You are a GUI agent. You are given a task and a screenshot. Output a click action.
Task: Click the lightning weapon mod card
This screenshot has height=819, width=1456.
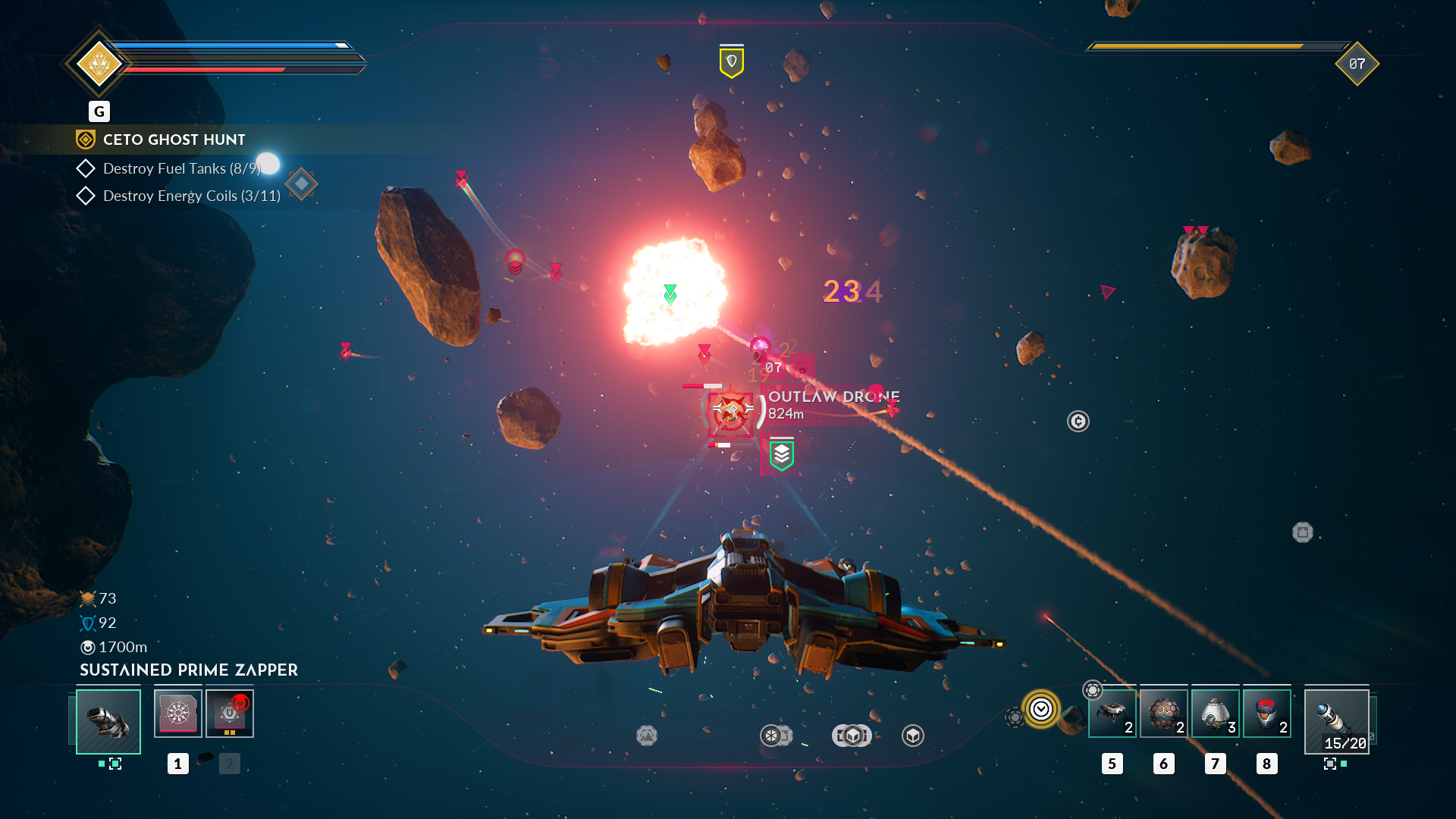point(177,711)
